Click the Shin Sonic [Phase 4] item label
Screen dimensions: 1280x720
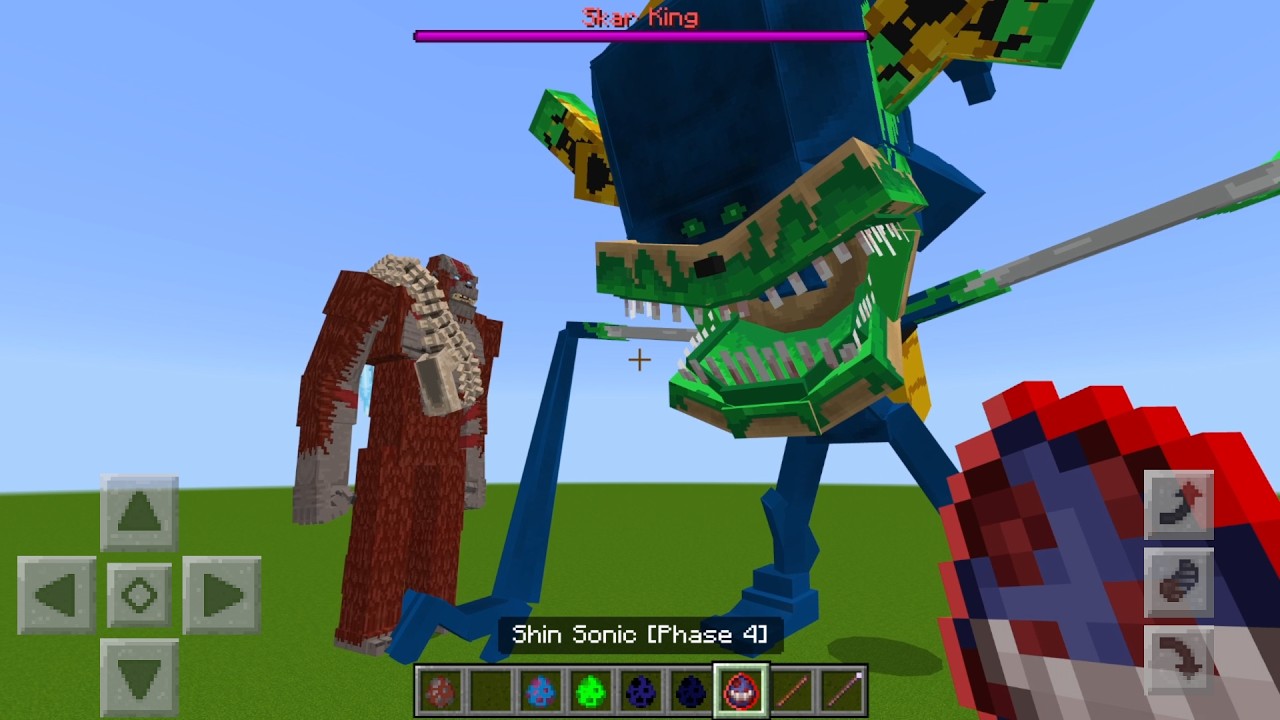638,634
